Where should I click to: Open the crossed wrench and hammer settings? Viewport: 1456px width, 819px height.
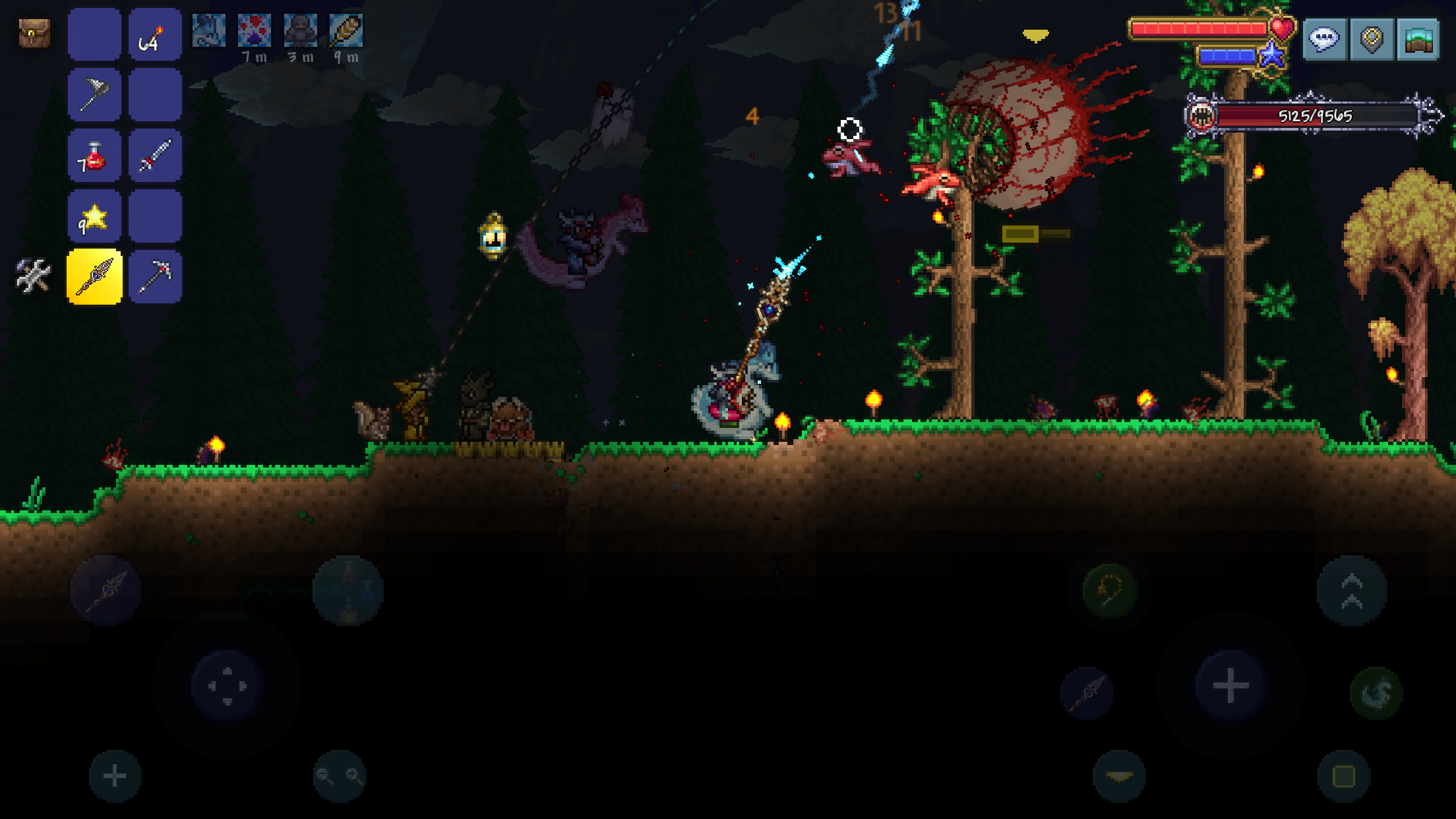tap(33, 275)
